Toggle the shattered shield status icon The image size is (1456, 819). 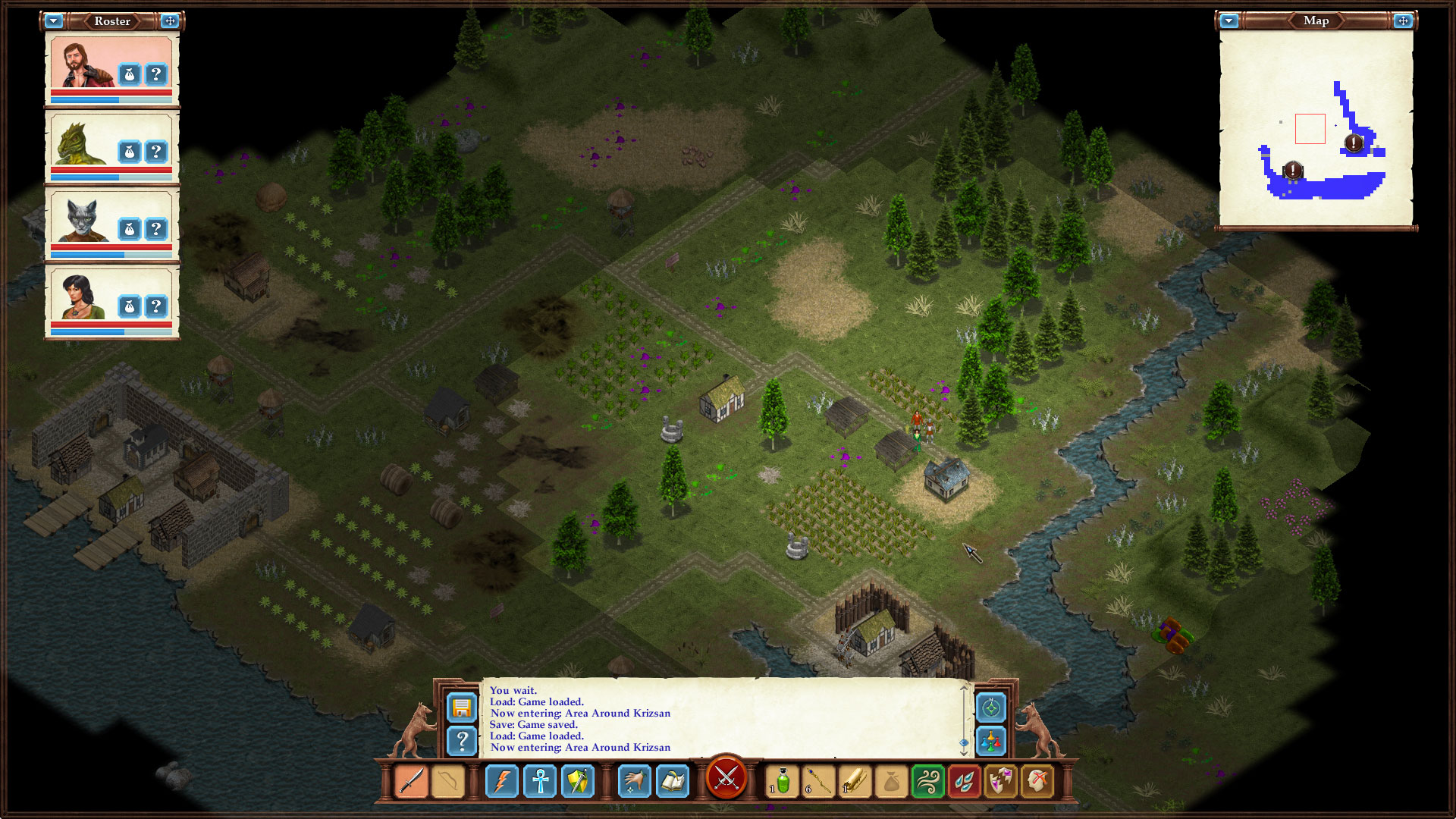click(999, 781)
